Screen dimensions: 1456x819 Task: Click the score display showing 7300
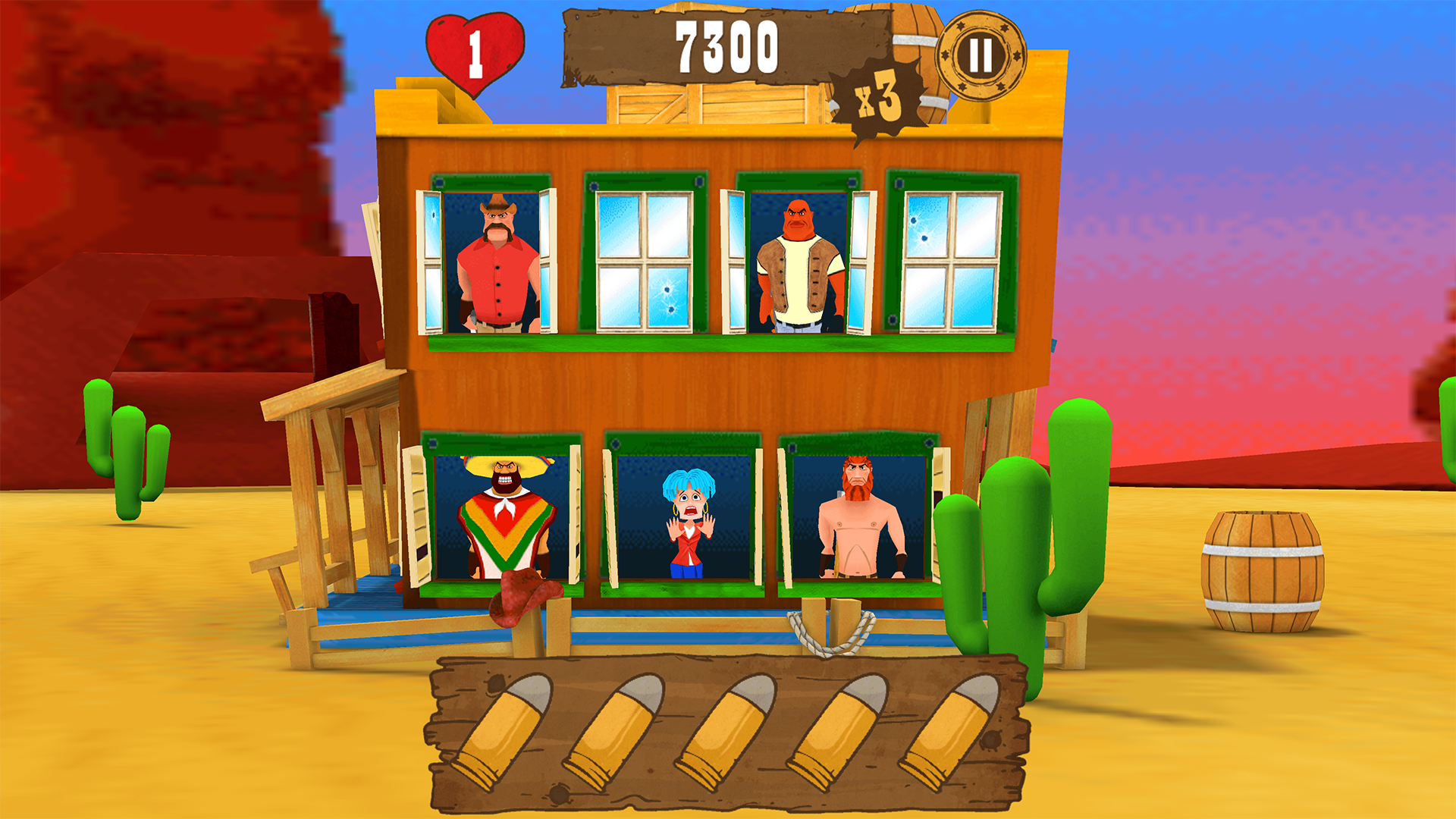[x=728, y=47]
